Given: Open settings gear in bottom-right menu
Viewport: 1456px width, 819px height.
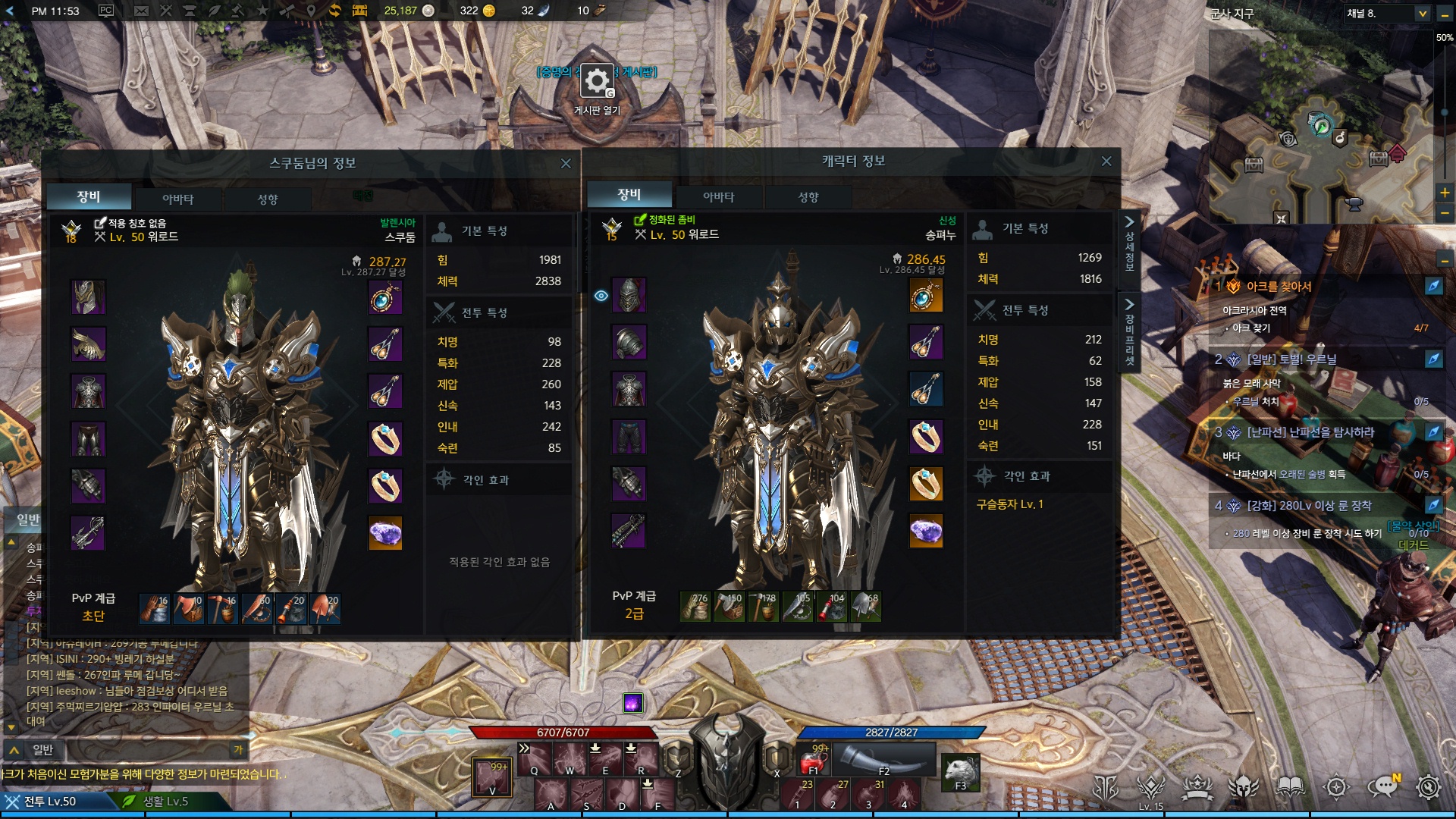Looking at the screenshot, I should point(1428,787).
